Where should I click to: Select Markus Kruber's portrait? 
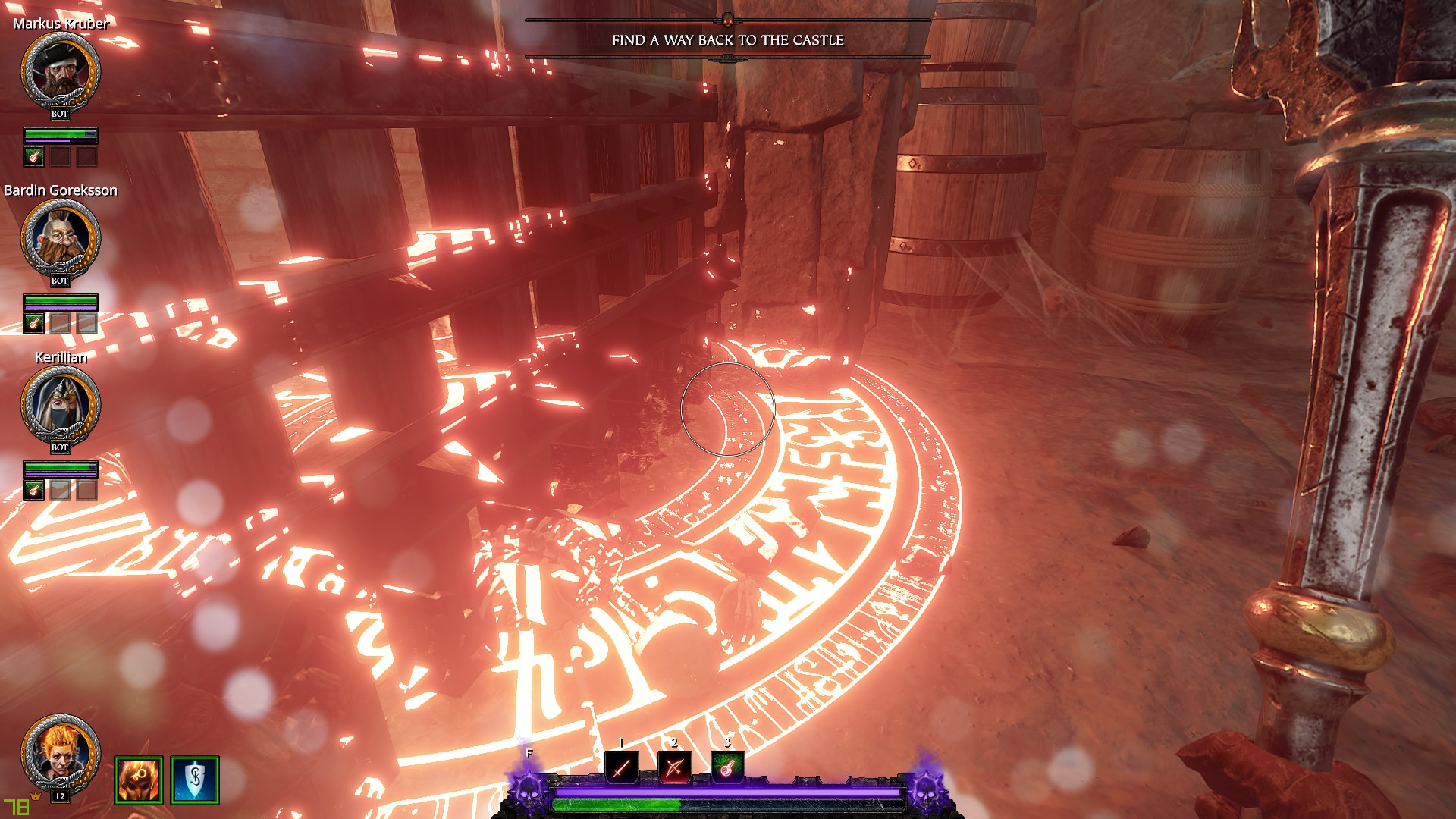coord(60,70)
